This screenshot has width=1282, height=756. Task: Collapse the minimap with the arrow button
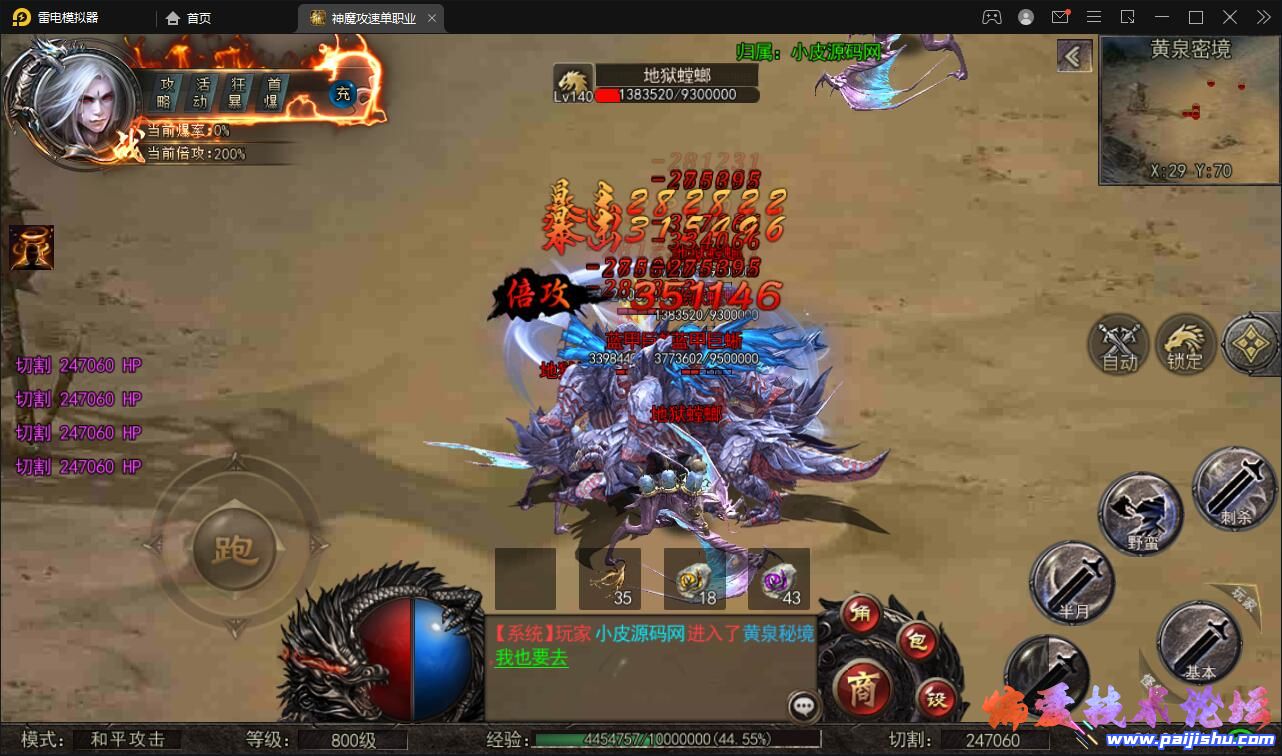point(1074,56)
